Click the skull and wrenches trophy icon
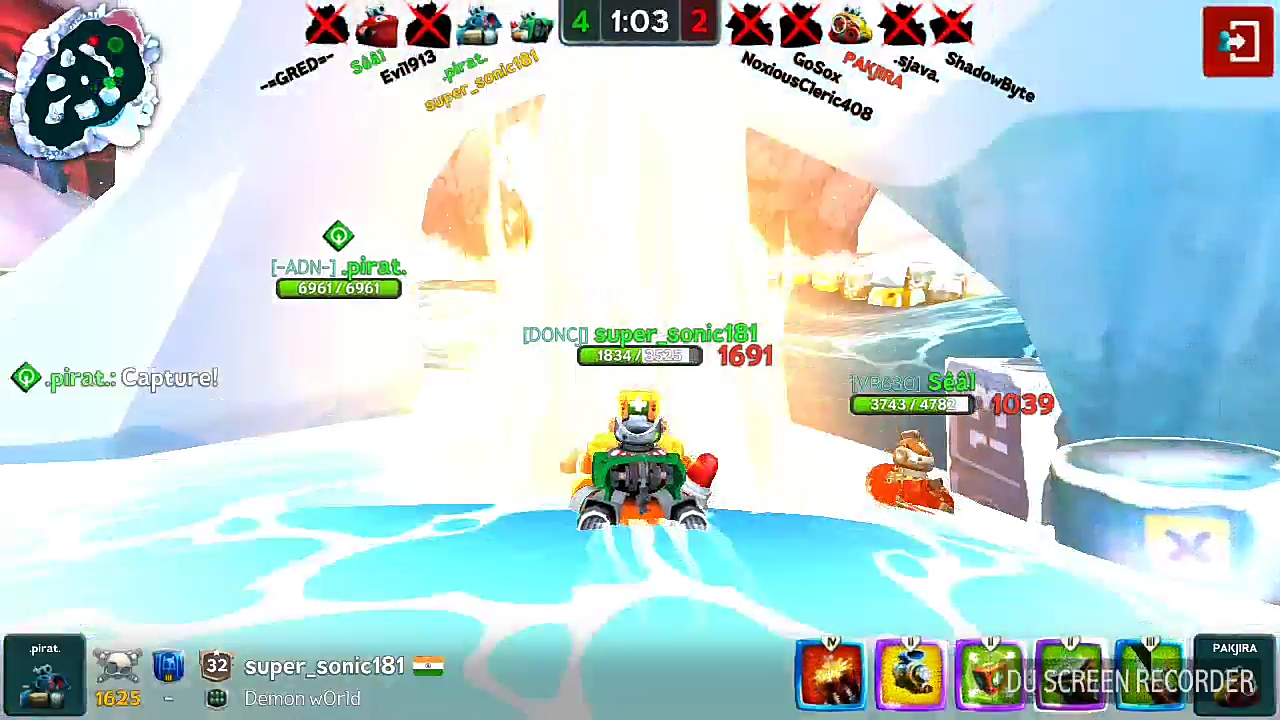The width and height of the screenshot is (1280, 720). tap(117, 666)
